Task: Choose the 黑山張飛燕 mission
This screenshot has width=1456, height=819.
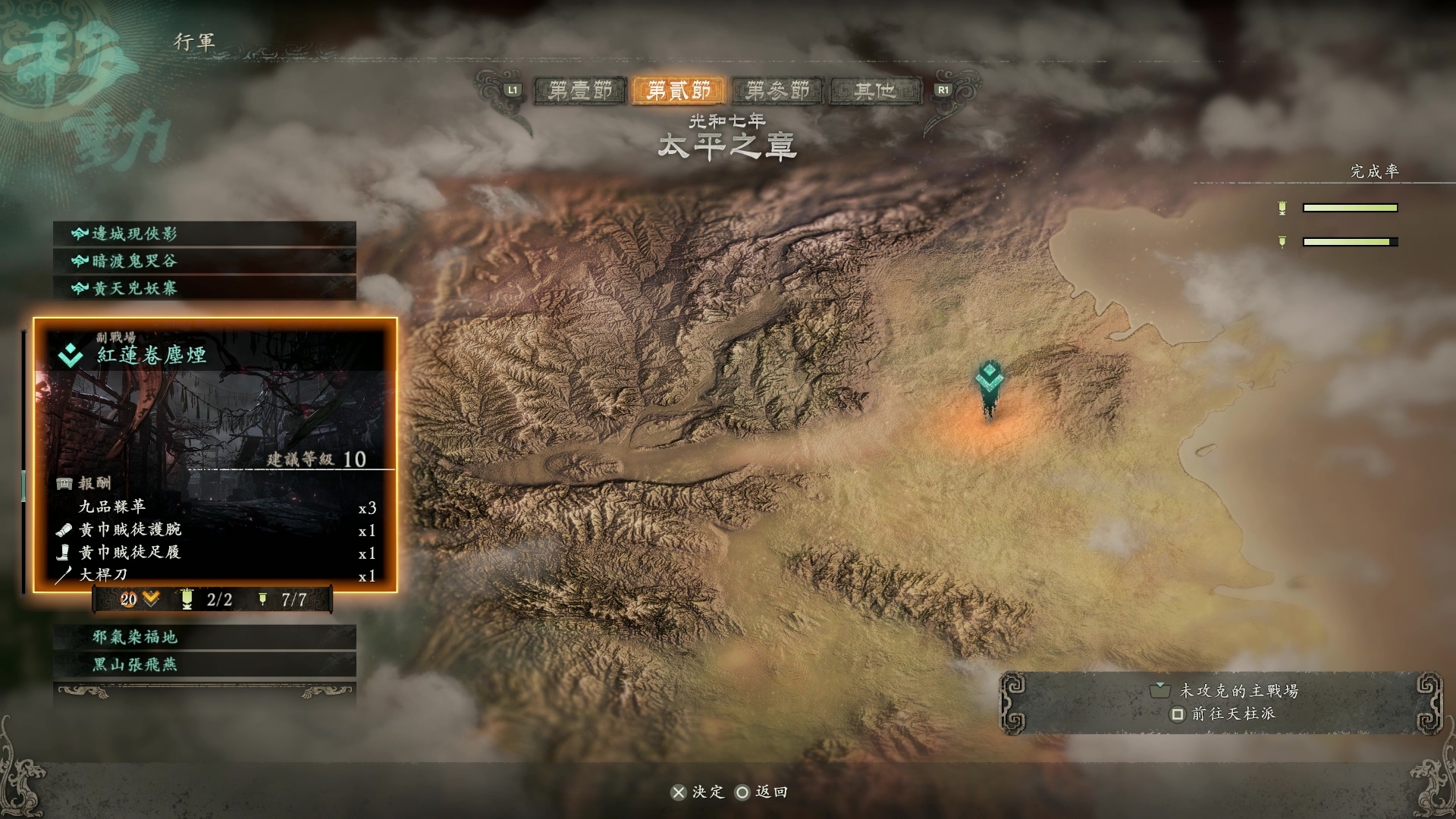Action: click(205, 664)
